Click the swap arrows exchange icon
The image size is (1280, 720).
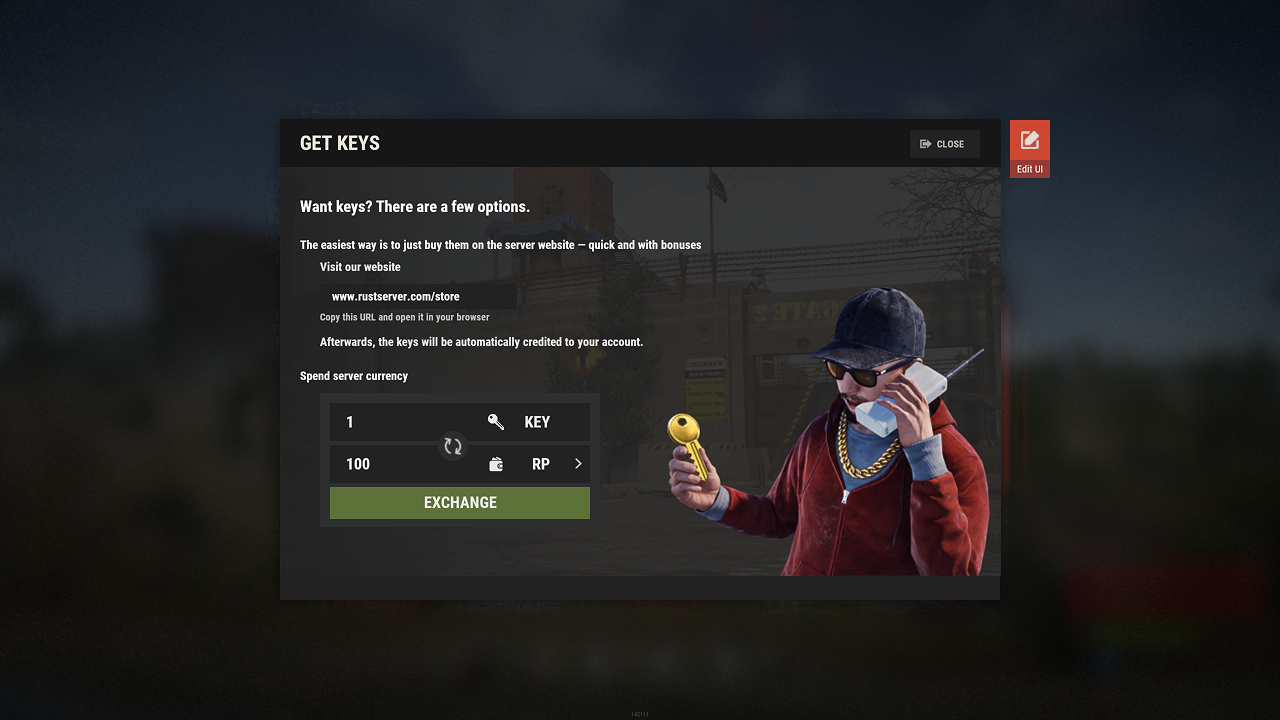(x=453, y=446)
